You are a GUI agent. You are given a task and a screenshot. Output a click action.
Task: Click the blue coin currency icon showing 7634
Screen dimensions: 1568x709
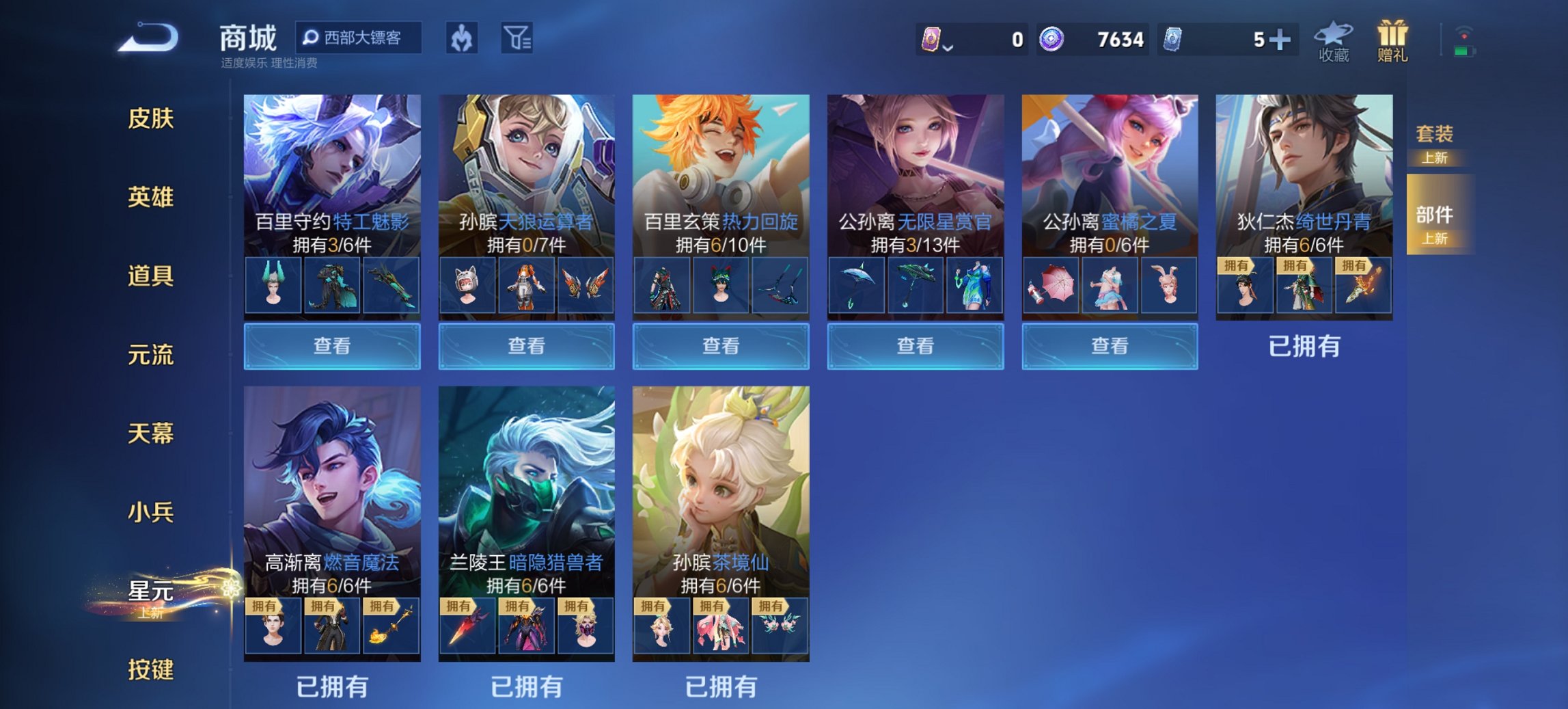click(x=1051, y=40)
